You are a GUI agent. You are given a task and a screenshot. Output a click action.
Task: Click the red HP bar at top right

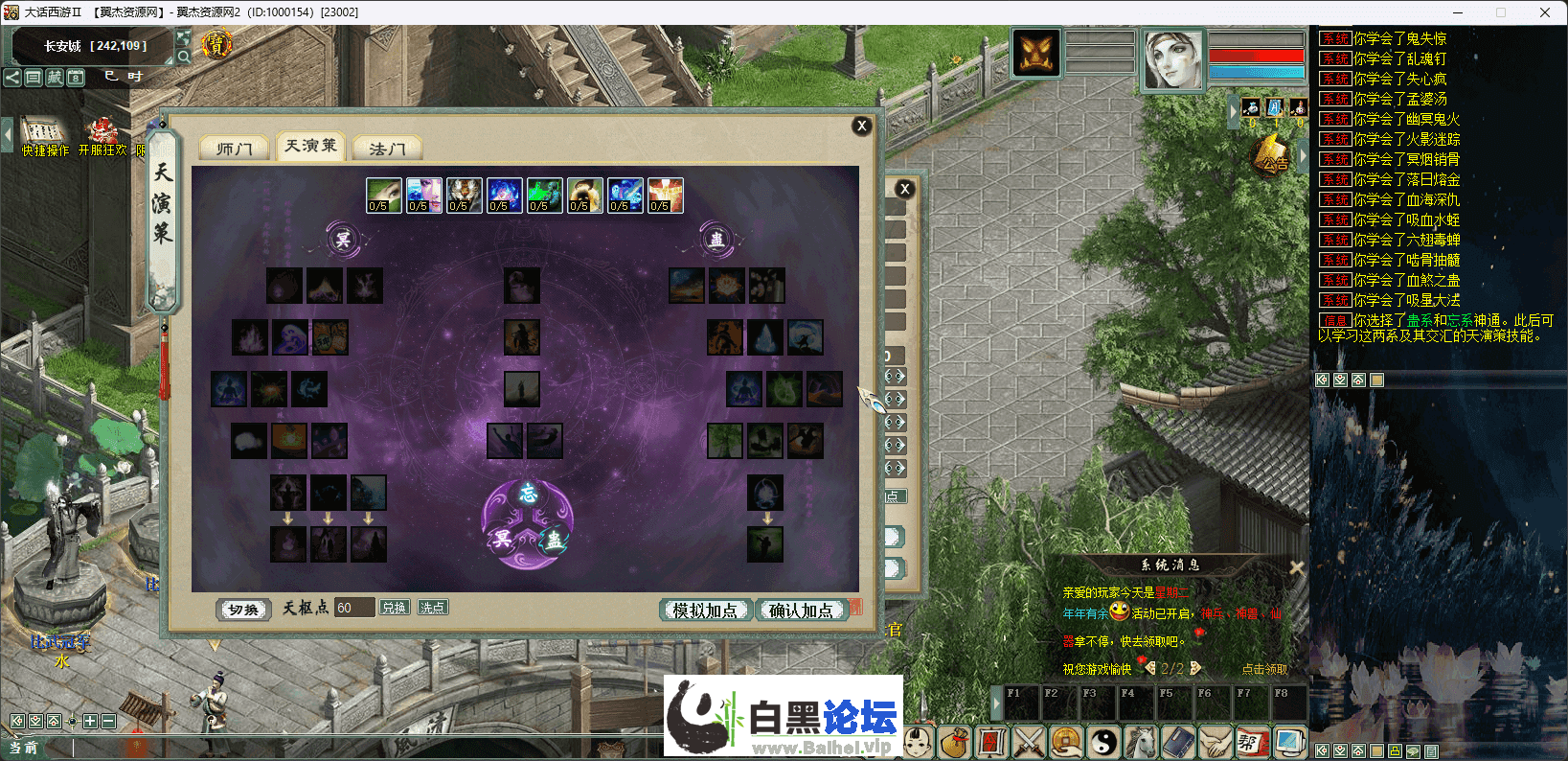pyautogui.click(x=1256, y=57)
